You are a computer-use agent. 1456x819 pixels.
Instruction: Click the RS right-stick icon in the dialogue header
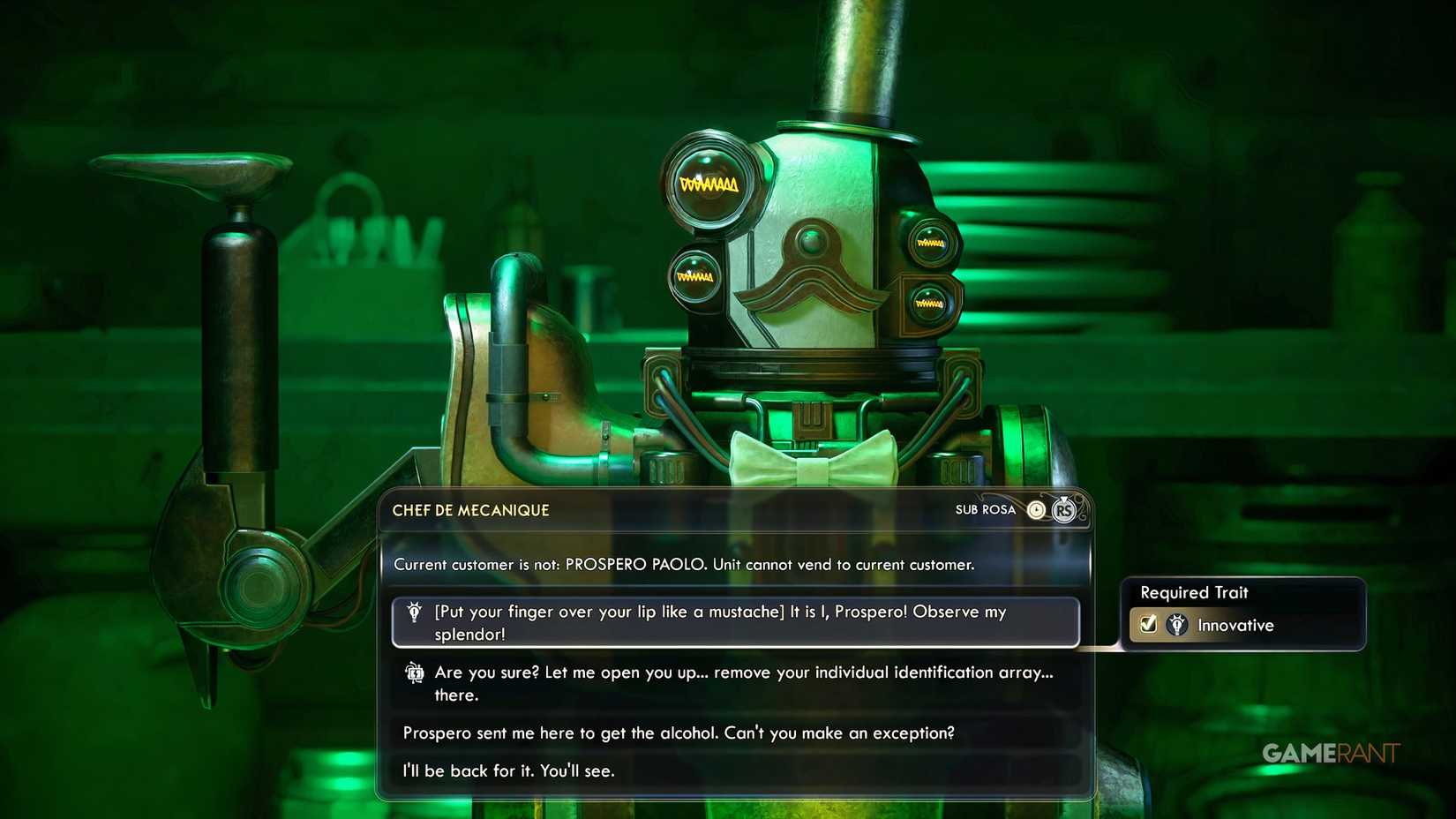click(1063, 511)
